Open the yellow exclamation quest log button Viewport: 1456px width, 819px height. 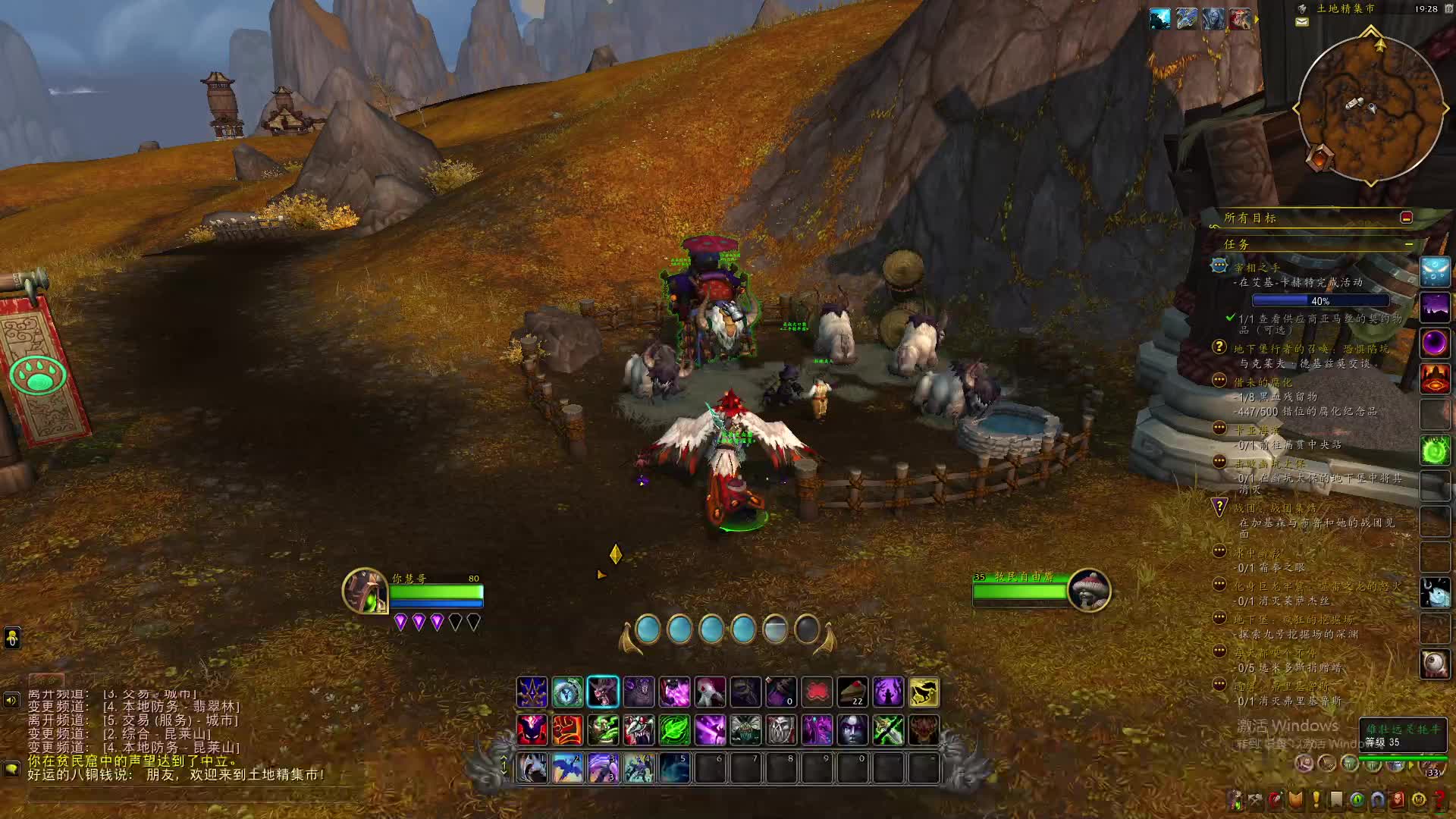pos(1316,799)
